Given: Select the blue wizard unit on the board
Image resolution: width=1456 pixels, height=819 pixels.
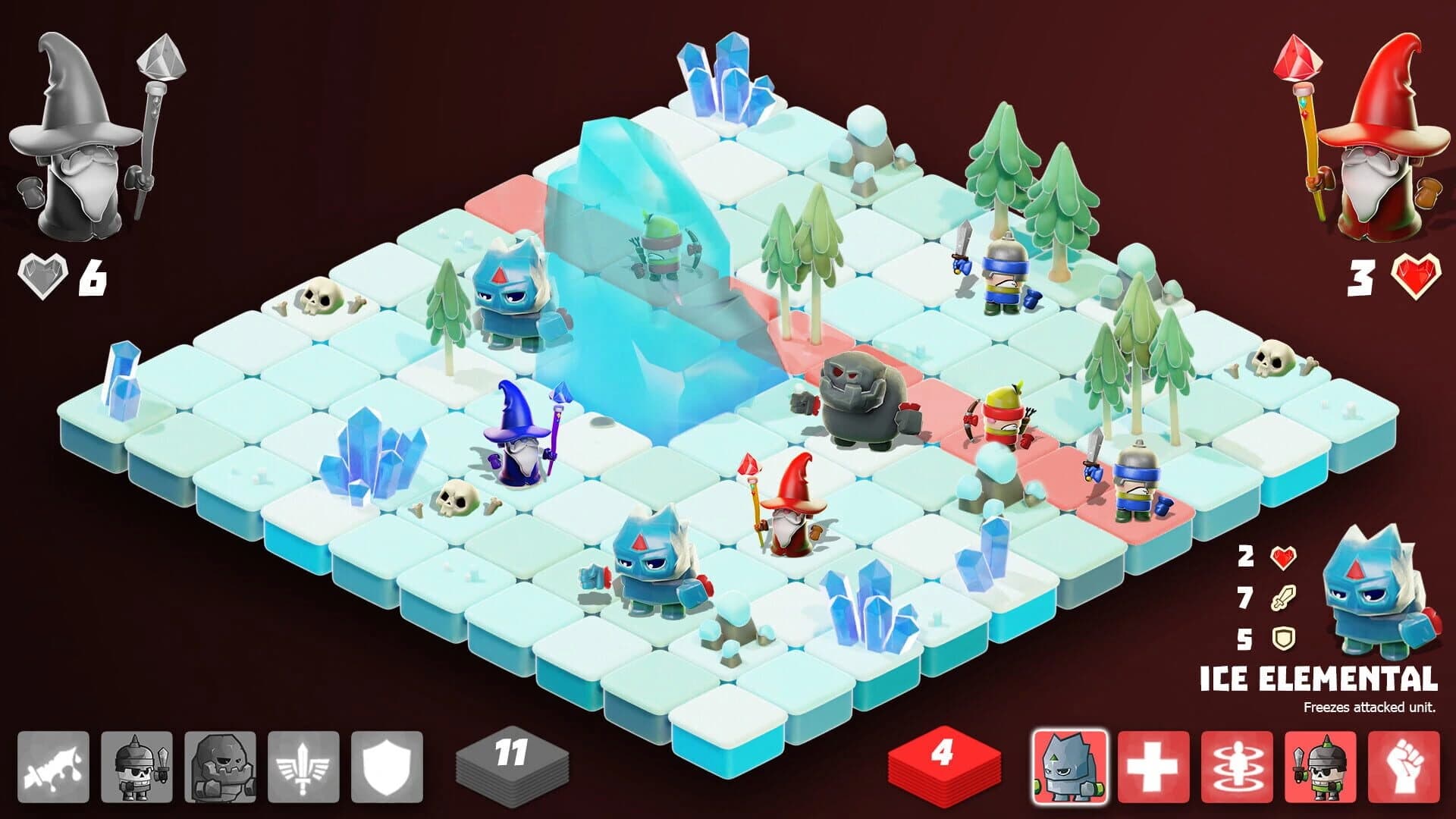Looking at the screenshot, I should click(x=519, y=455).
